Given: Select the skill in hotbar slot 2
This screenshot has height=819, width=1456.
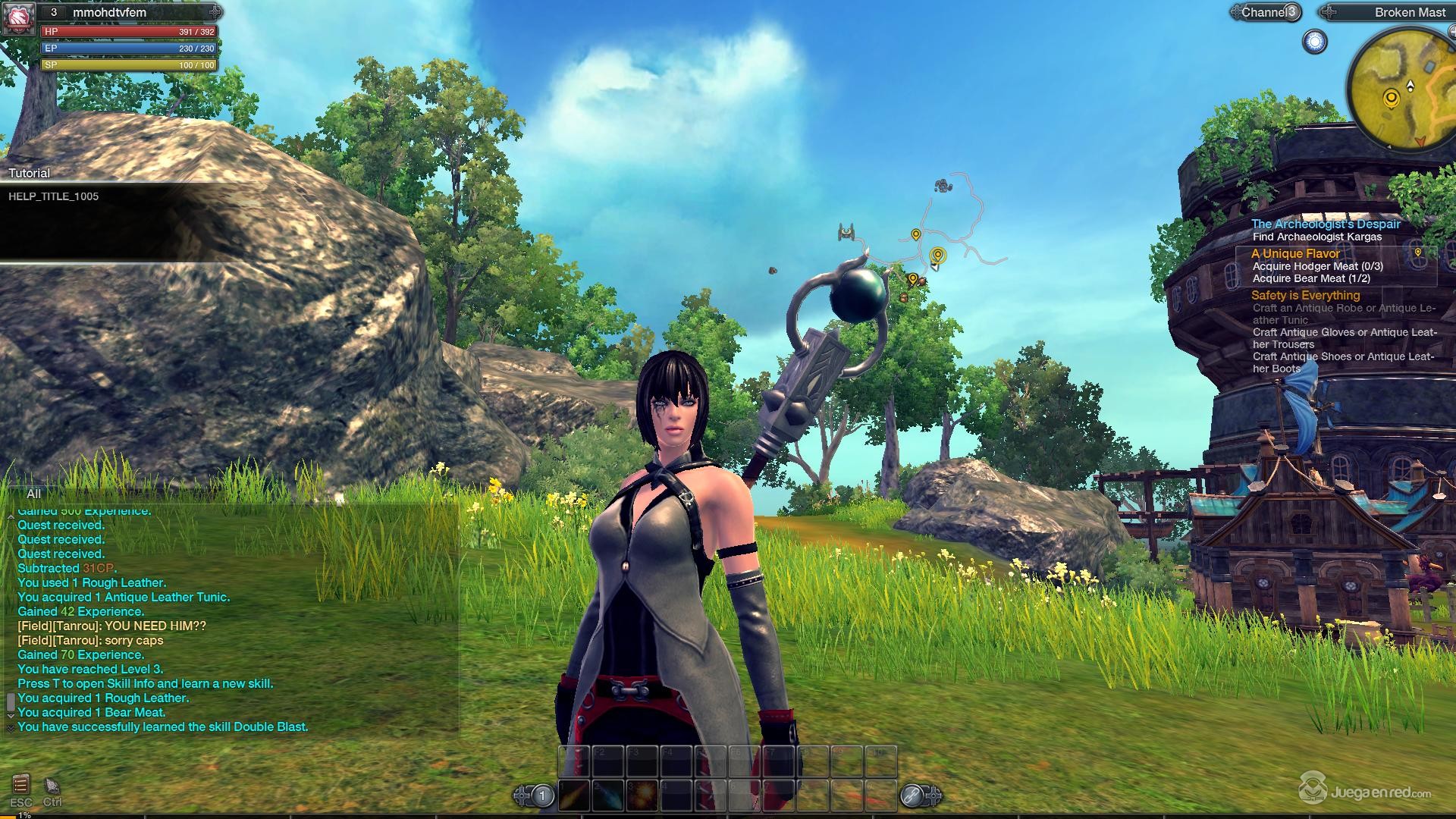Looking at the screenshot, I should [x=609, y=796].
